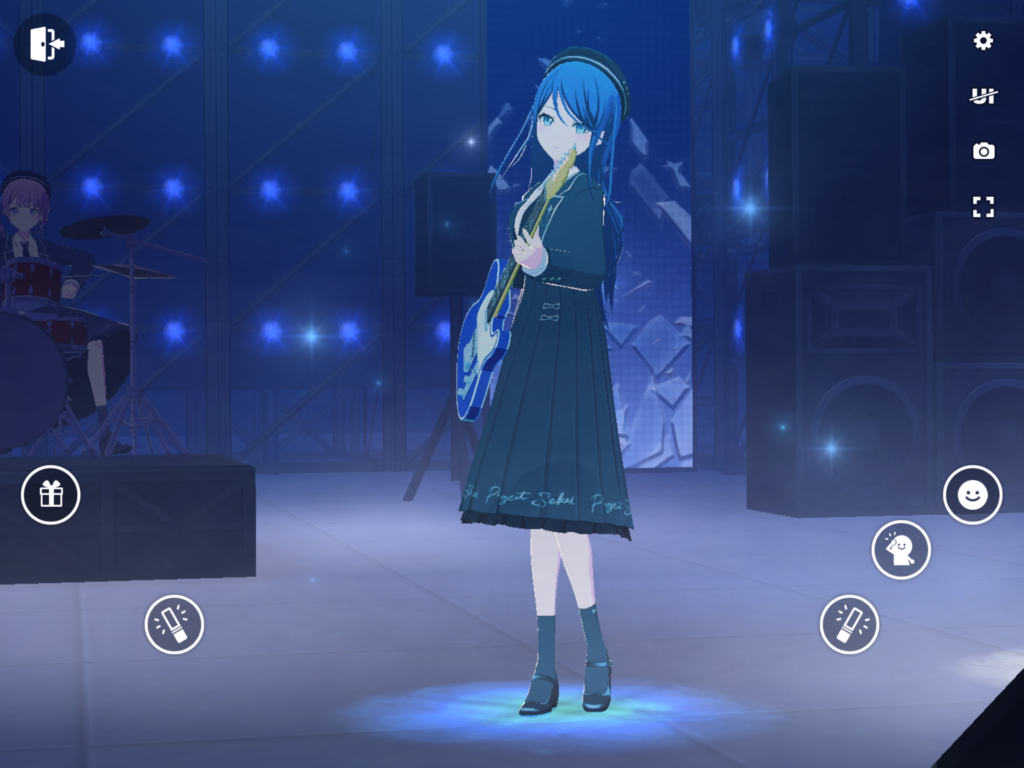Open the gear settings menu
This screenshot has width=1024, height=768.
pyautogui.click(x=983, y=40)
